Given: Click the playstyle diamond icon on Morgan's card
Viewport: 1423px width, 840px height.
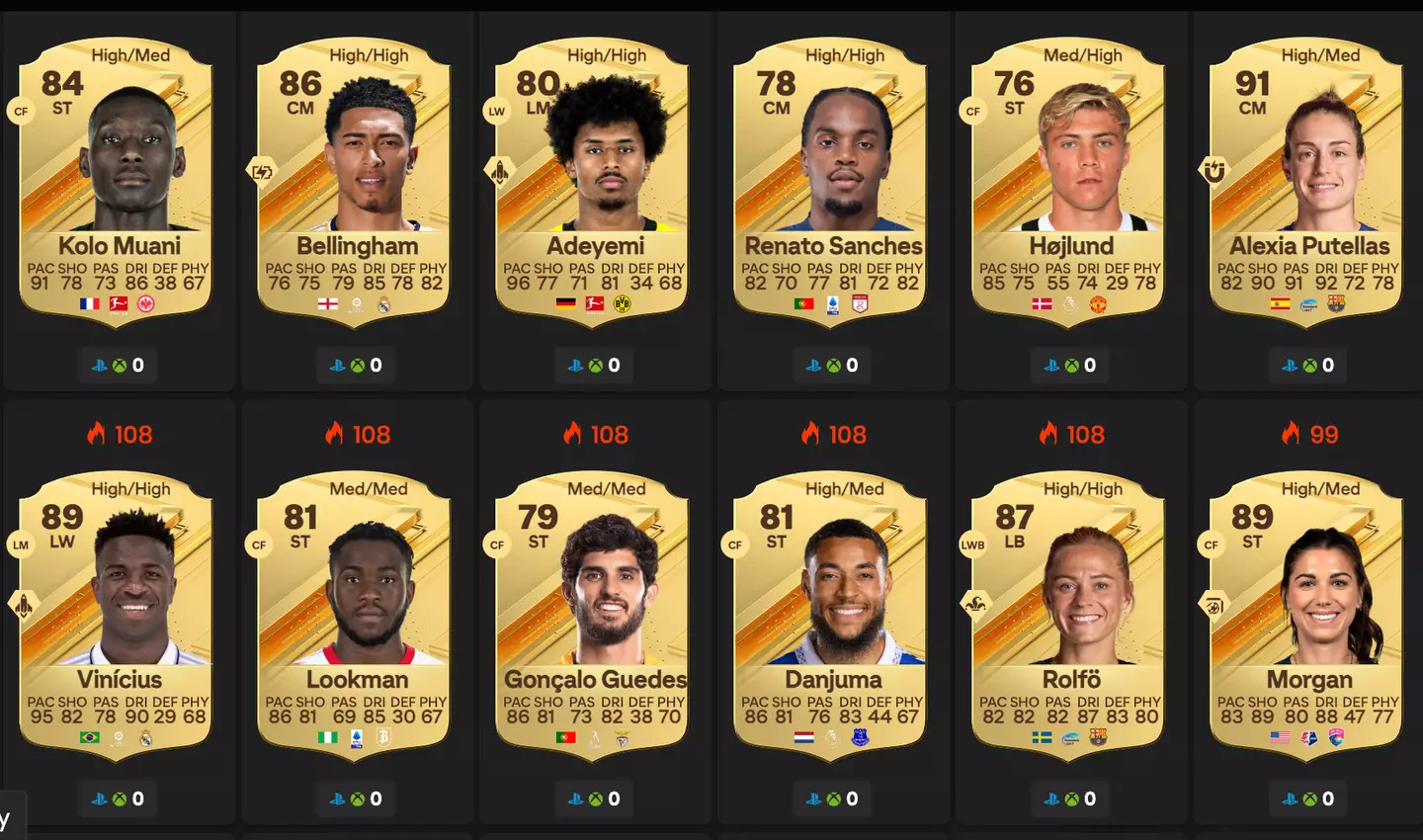Looking at the screenshot, I should click(x=1213, y=604).
